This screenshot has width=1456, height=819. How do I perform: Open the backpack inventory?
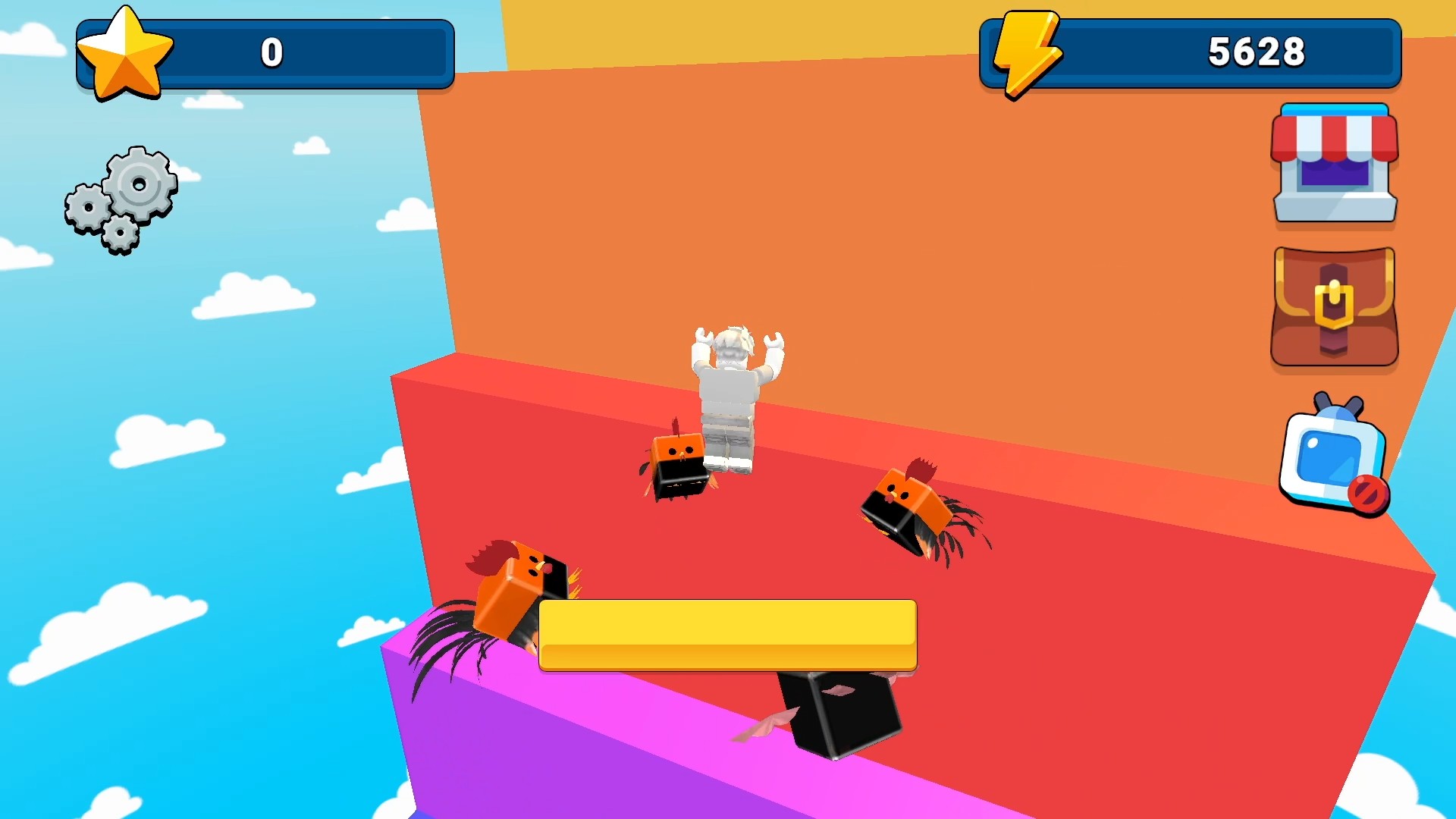[1335, 306]
